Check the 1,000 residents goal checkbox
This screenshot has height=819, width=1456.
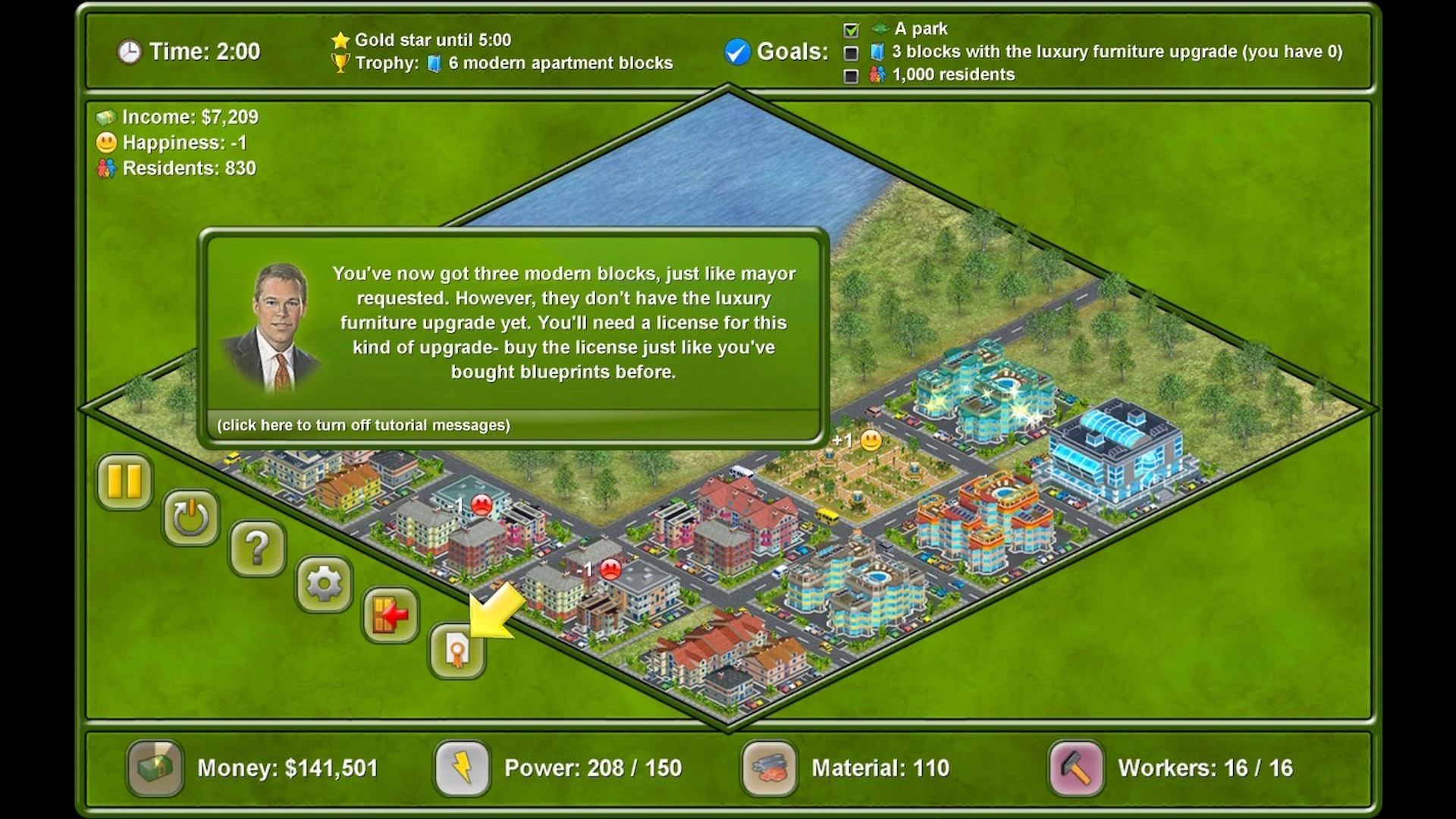[851, 75]
